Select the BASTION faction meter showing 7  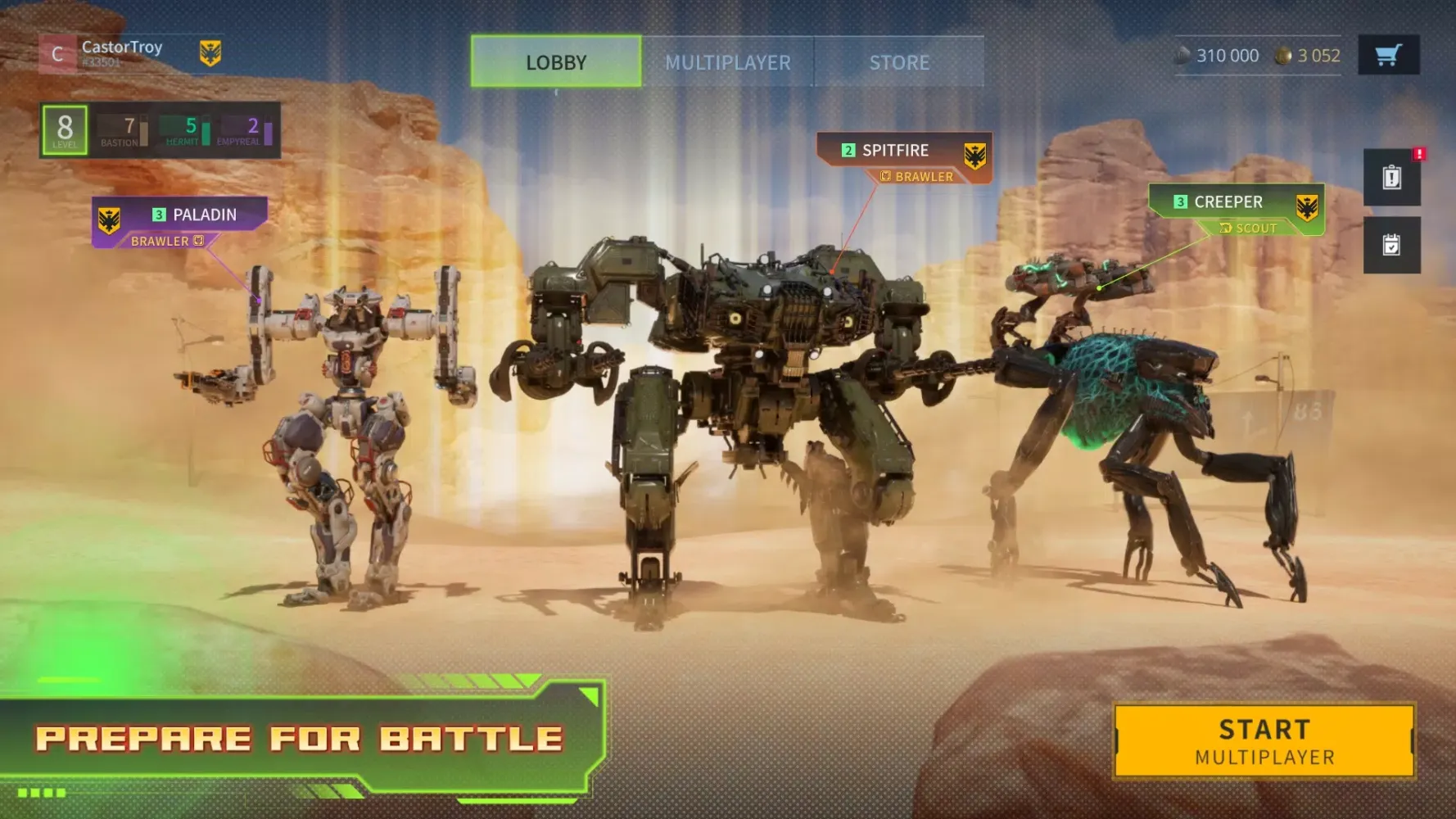(x=120, y=129)
